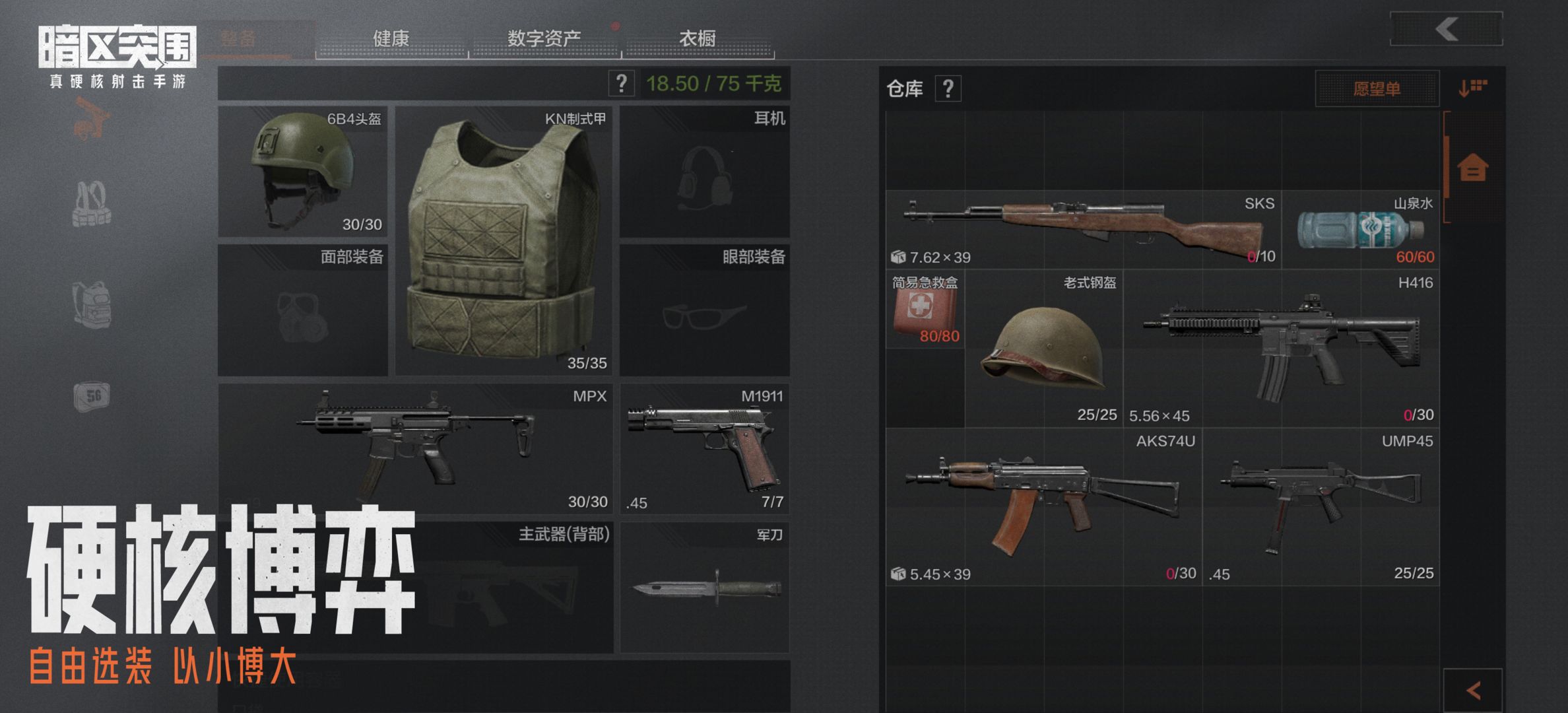Open the 数字资产 tab
Screen dimensions: 1568x713
tap(545, 38)
